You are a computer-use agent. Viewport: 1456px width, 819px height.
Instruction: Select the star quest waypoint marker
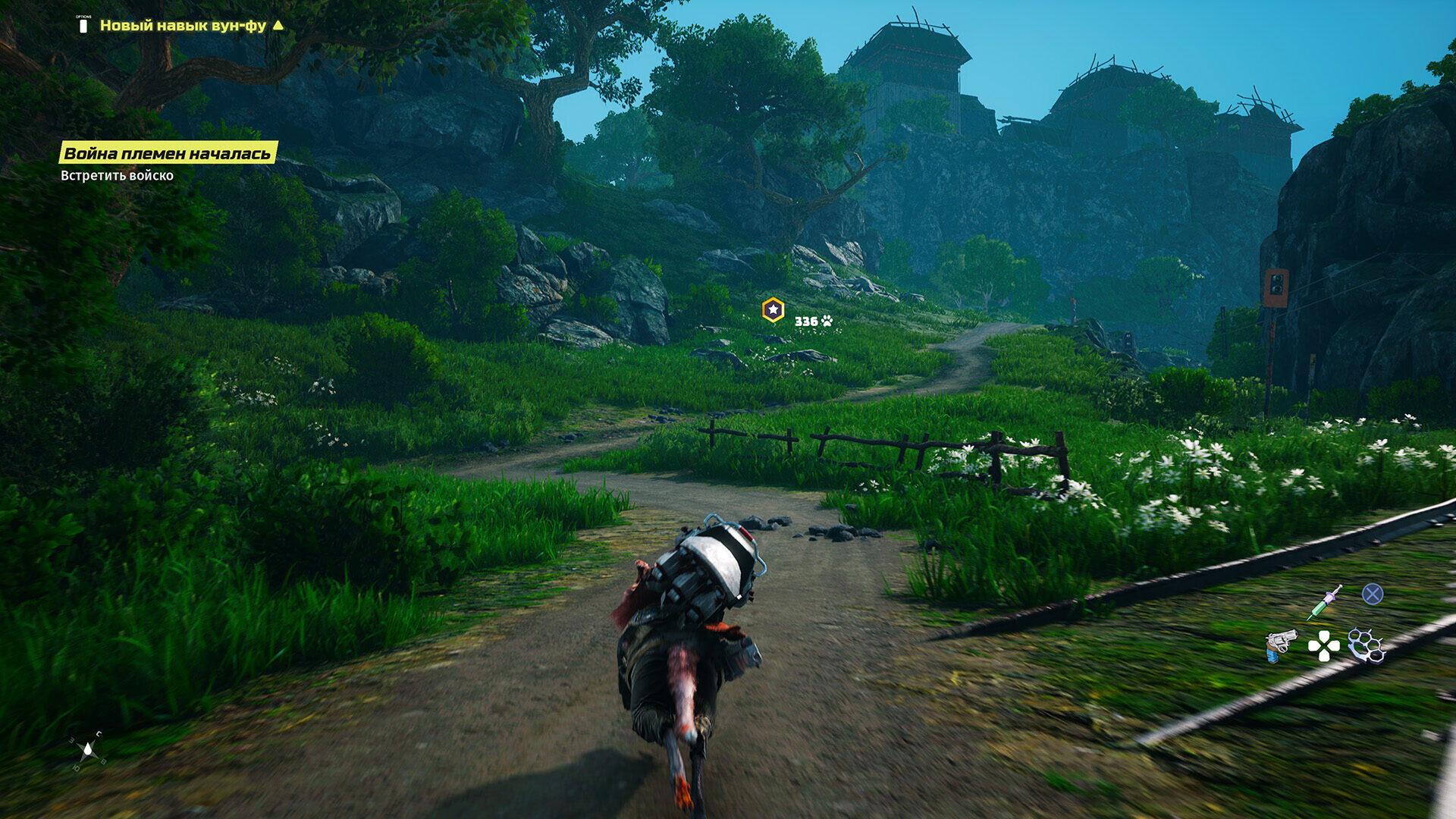pos(773,309)
